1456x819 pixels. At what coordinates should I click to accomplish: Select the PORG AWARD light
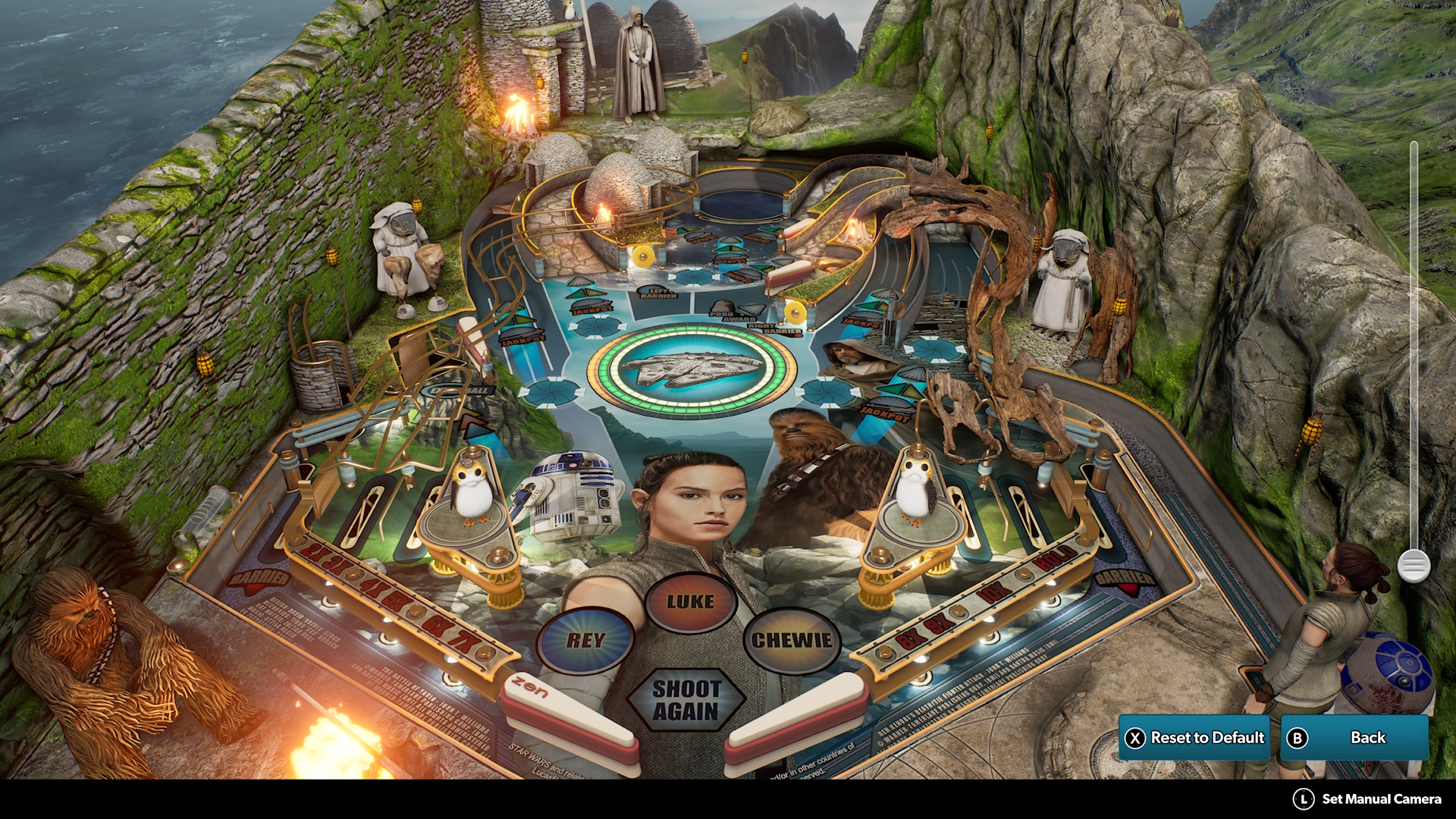[730, 315]
